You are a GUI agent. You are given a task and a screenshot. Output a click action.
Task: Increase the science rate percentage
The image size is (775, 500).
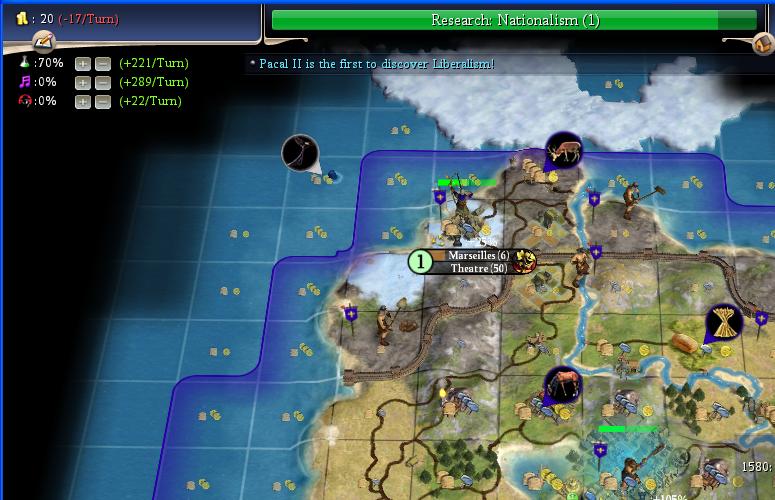[83, 63]
